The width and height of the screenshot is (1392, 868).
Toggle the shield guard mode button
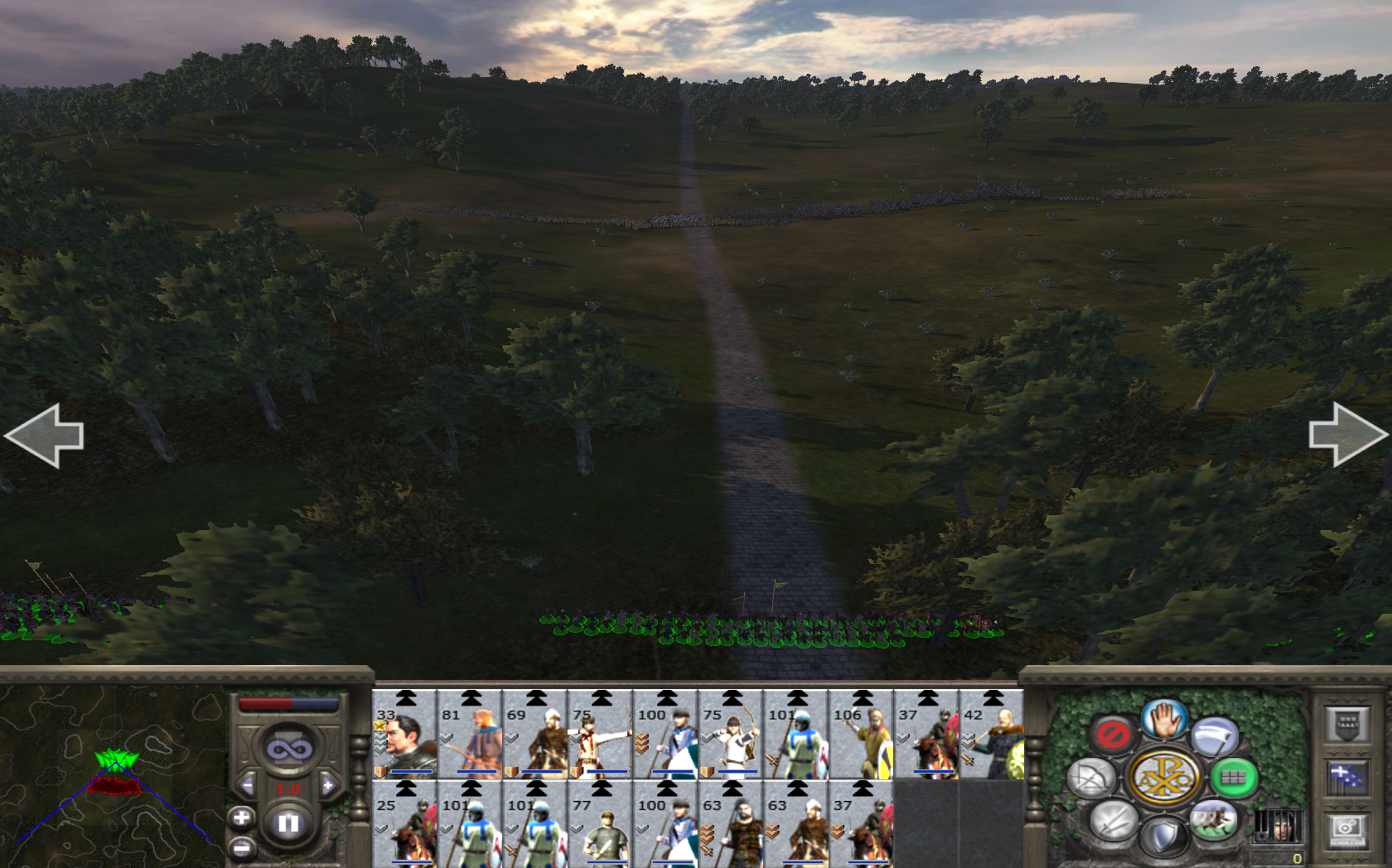(x=1163, y=837)
